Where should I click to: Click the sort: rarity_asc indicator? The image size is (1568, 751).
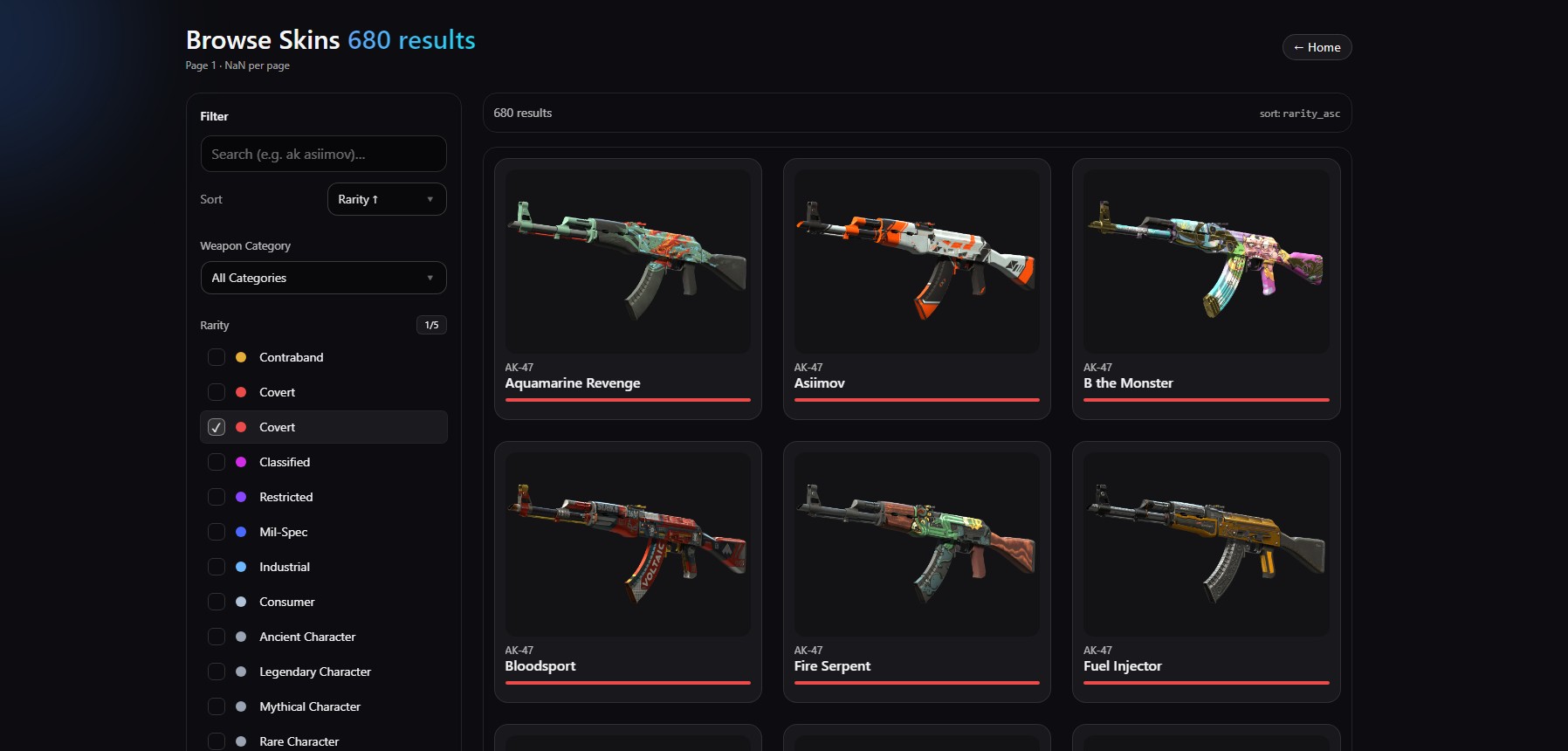tap(1298, 113)
